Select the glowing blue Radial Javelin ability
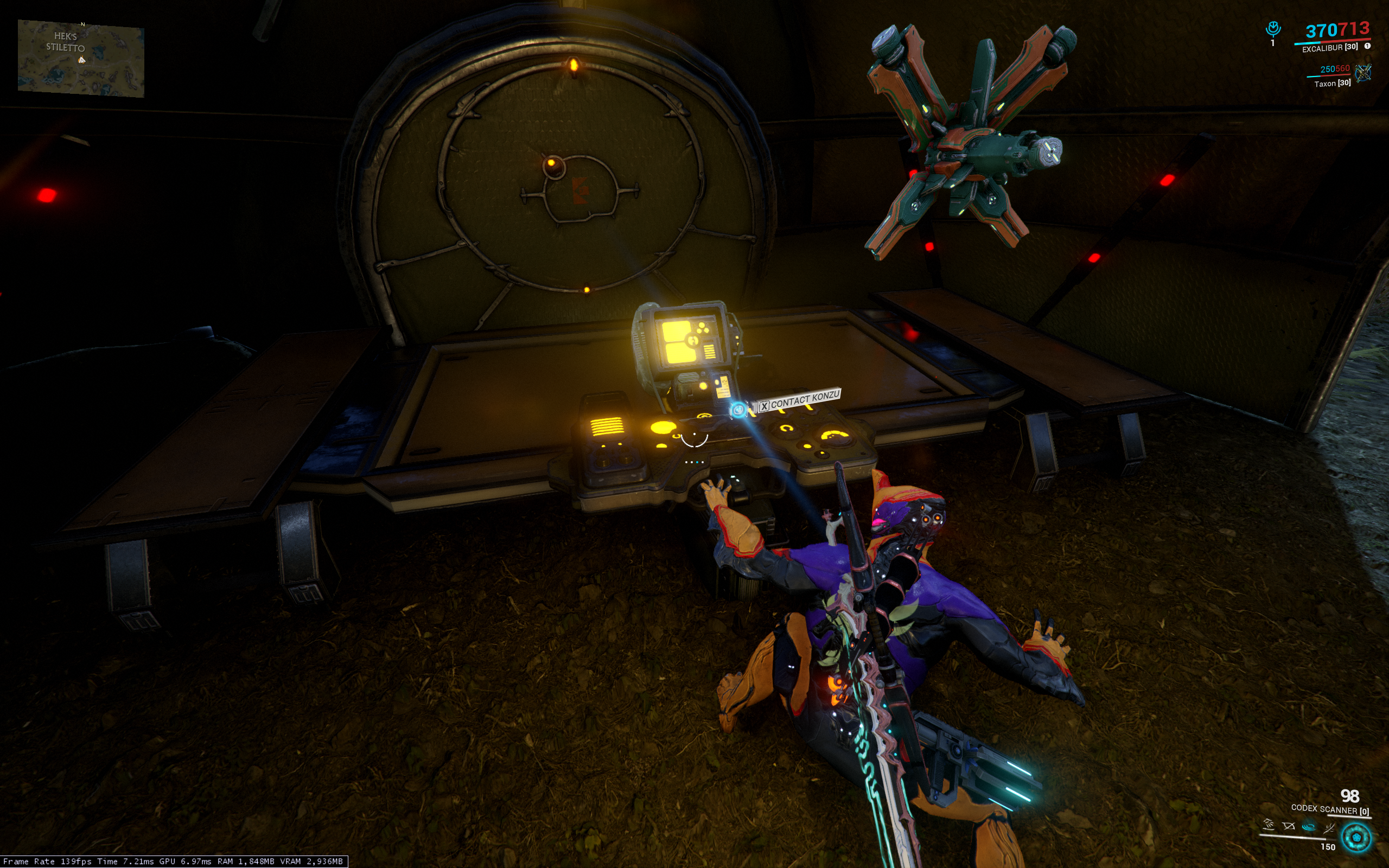This screenshot has height=868, width=1389. pos(1309,827)
